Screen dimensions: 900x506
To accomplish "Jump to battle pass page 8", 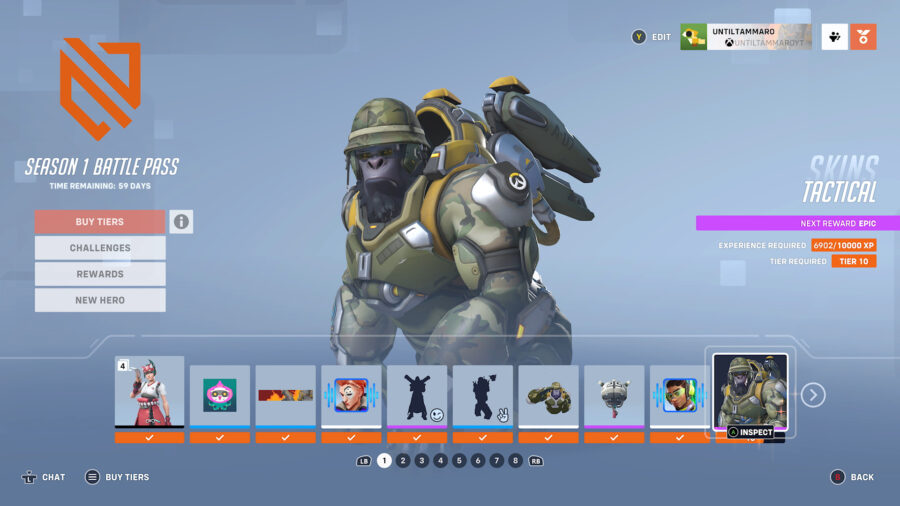I will pyautogui.click(x=515, y=461).
